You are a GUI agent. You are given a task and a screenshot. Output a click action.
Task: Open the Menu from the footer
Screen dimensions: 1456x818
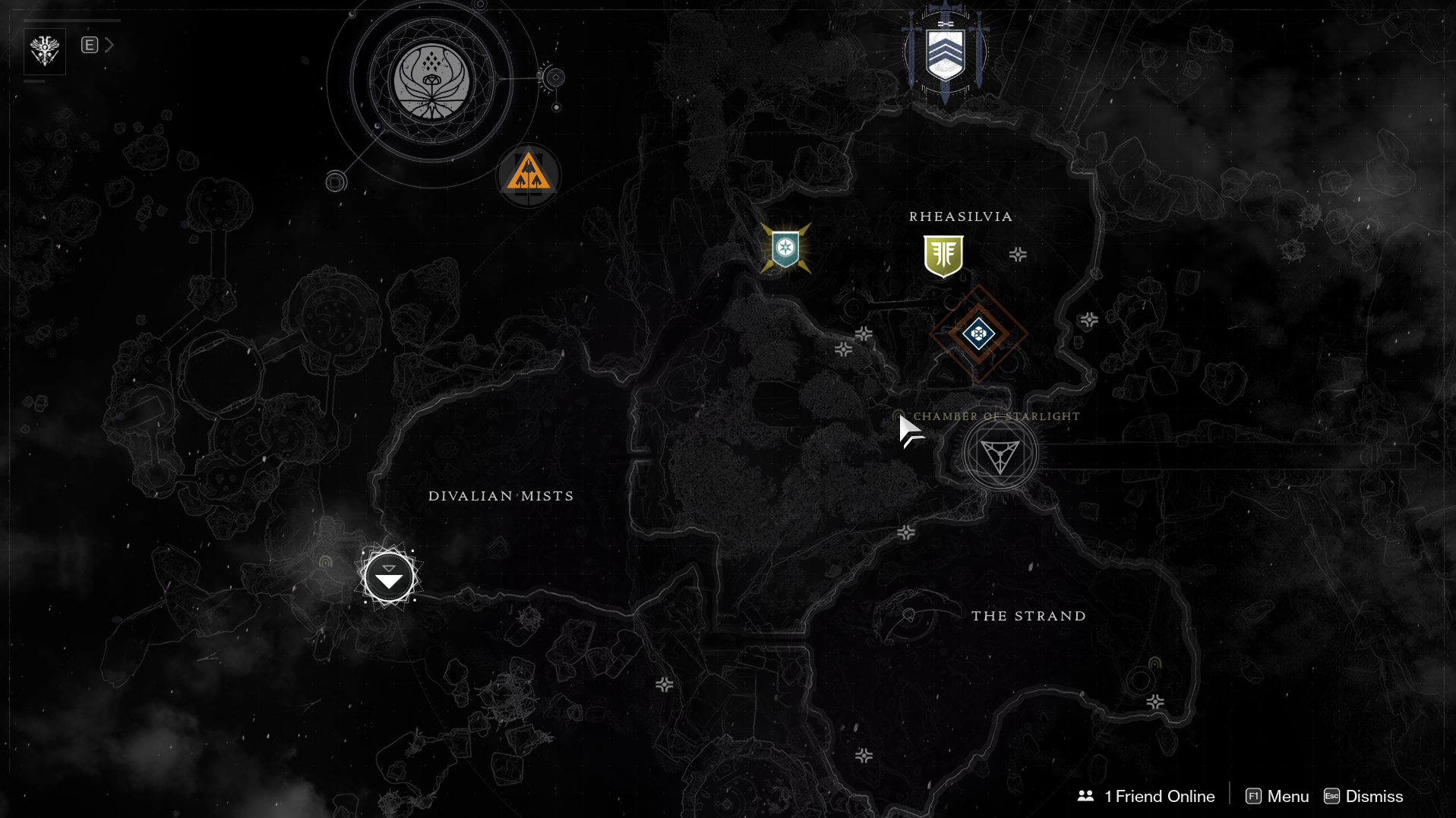1278,796
